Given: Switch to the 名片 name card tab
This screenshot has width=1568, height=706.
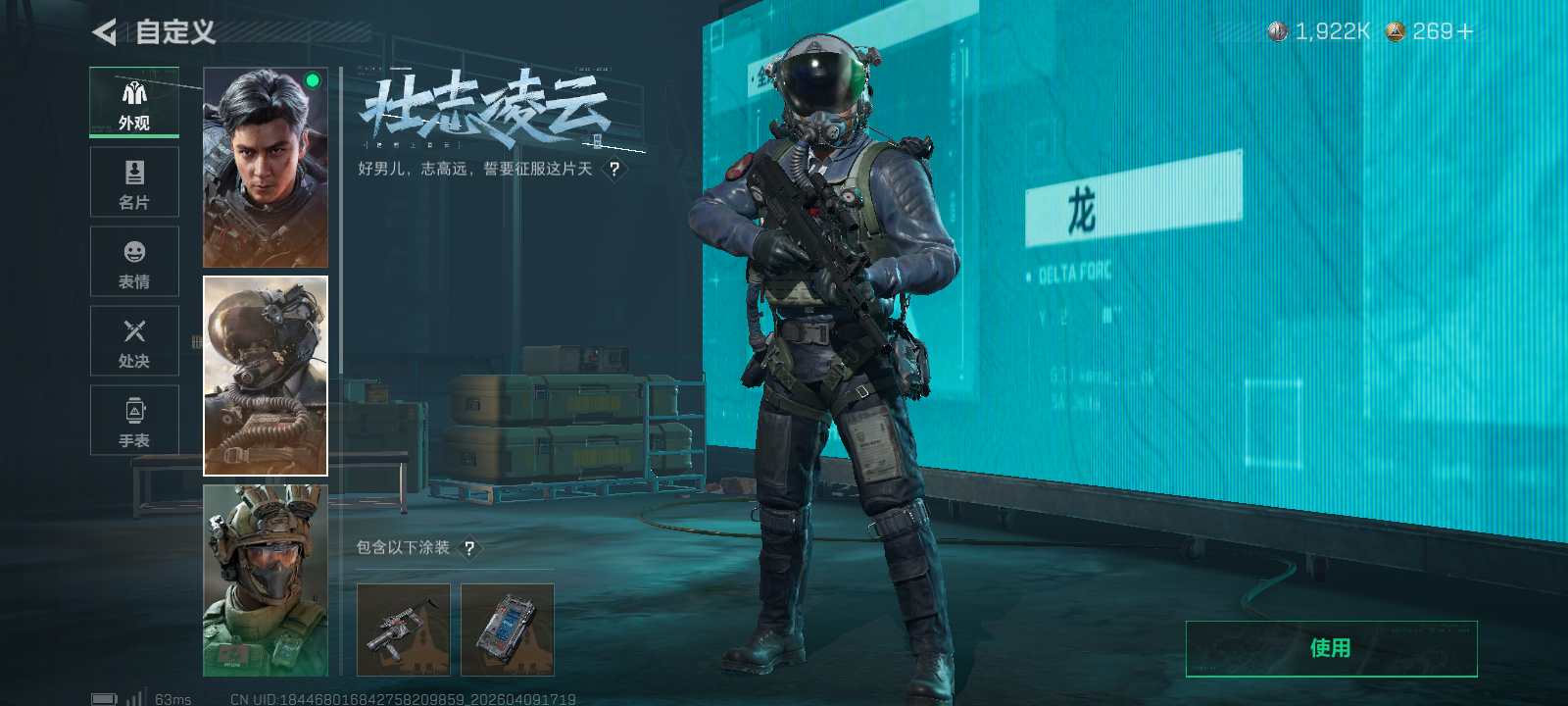Looking at the screenshot, I should tap(134, 182).
